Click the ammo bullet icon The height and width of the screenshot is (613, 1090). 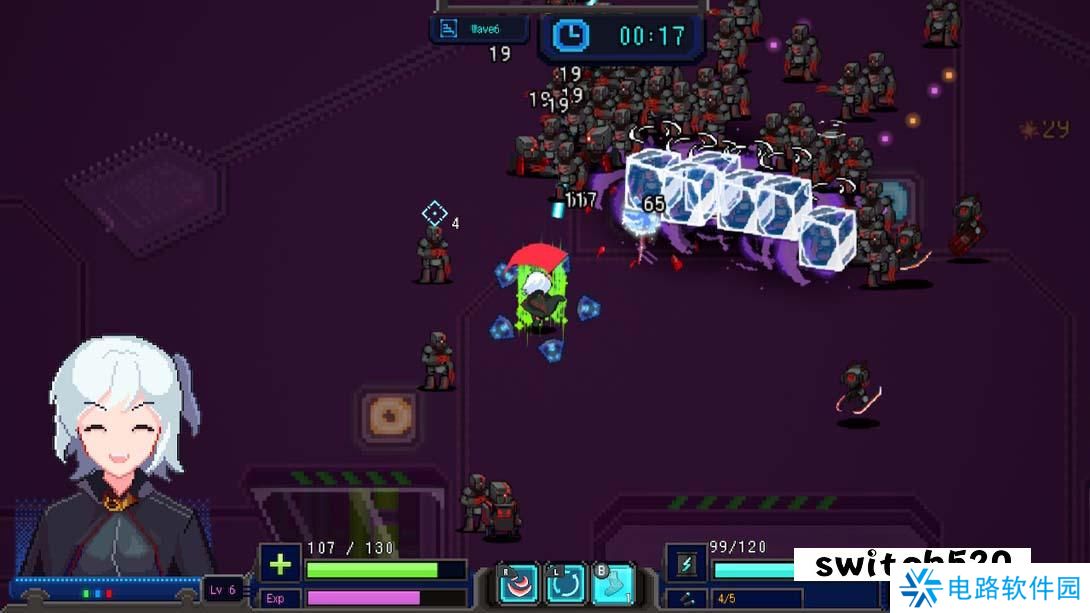click(x=687, y=599)
